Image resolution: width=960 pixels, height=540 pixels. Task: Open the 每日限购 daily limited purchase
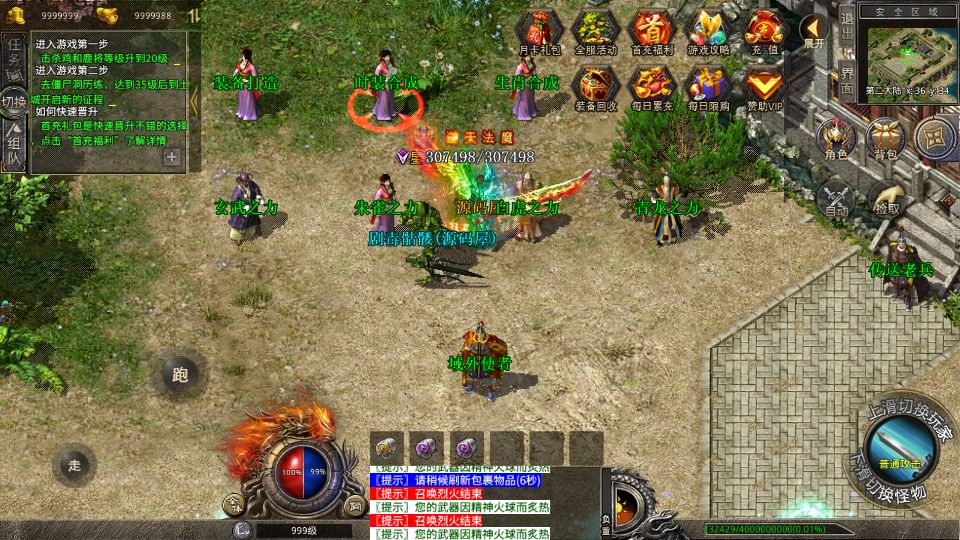pyautogui.click(x=708, y=87)
